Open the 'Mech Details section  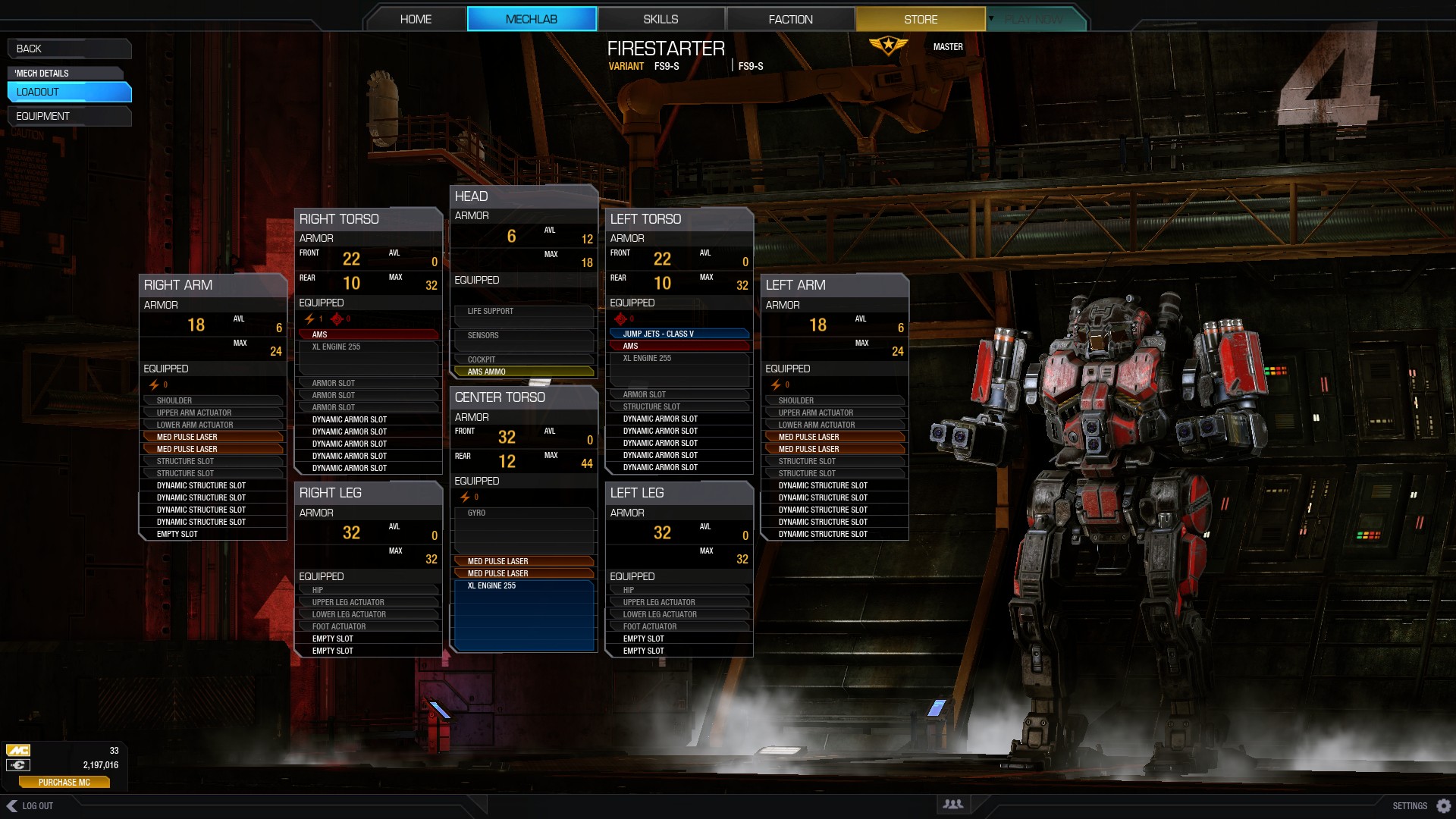tap(65, 73)
